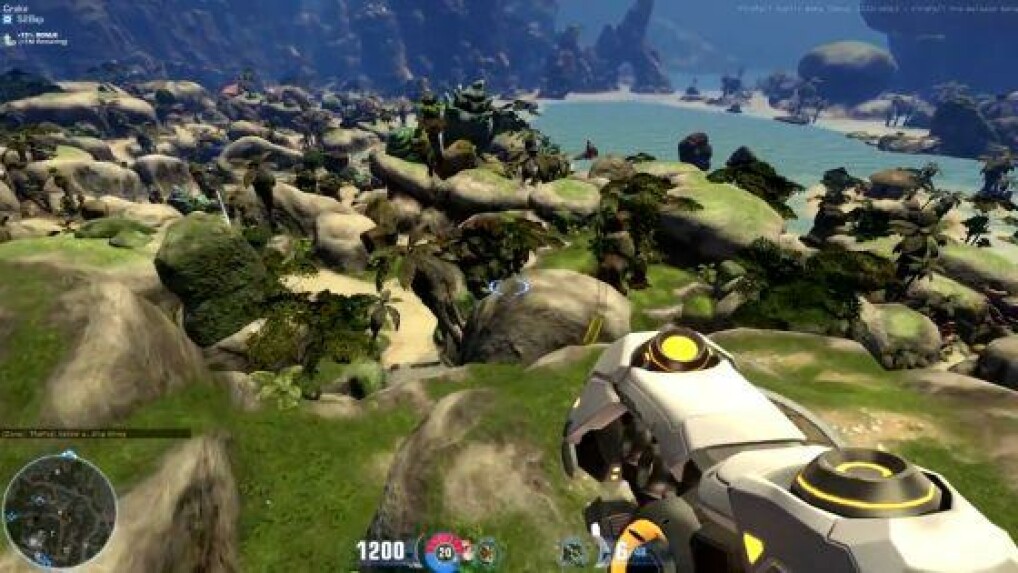1018x573 pixels.
Task: Click the bonus boost icon under the player name
Action: tap(8, 39)
